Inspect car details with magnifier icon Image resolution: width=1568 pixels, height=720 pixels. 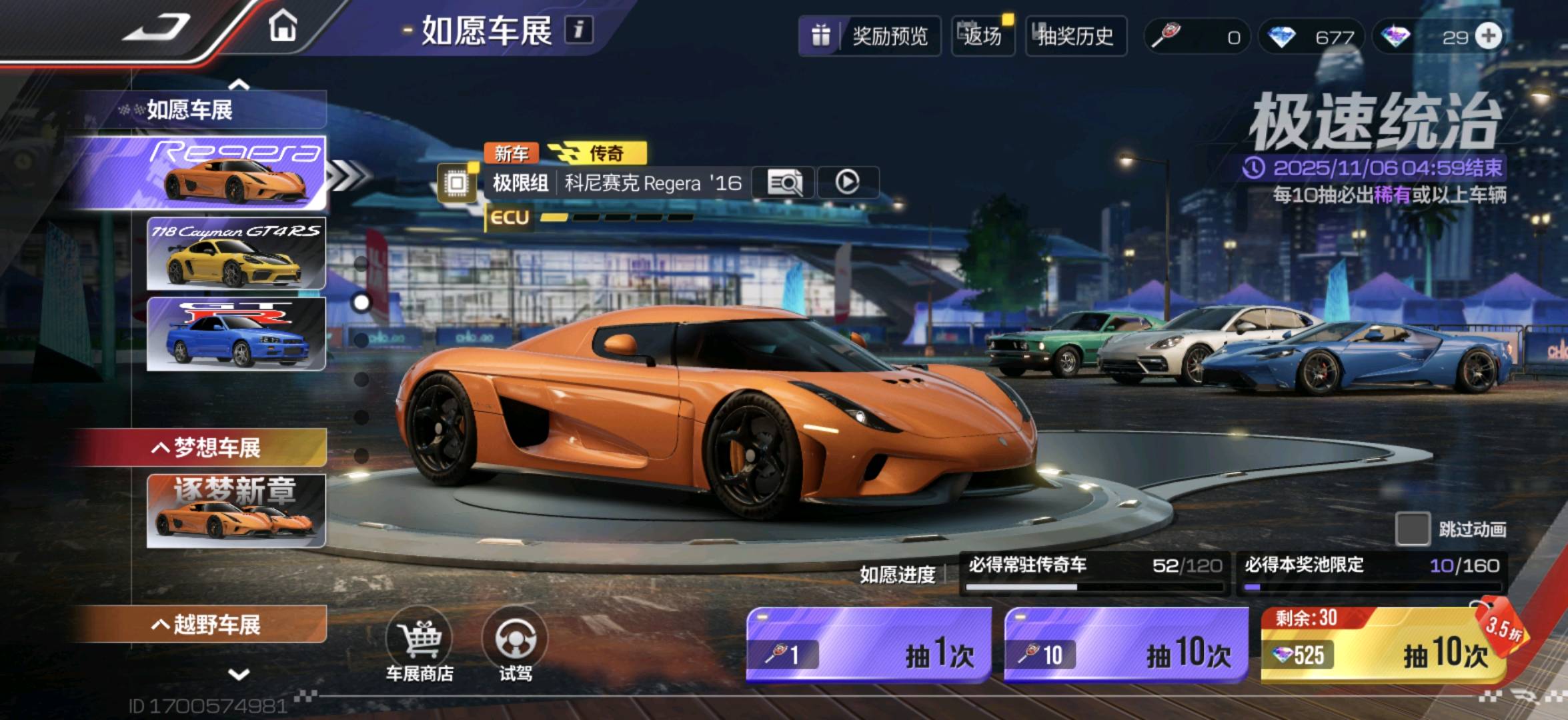(x=784, y=183)
